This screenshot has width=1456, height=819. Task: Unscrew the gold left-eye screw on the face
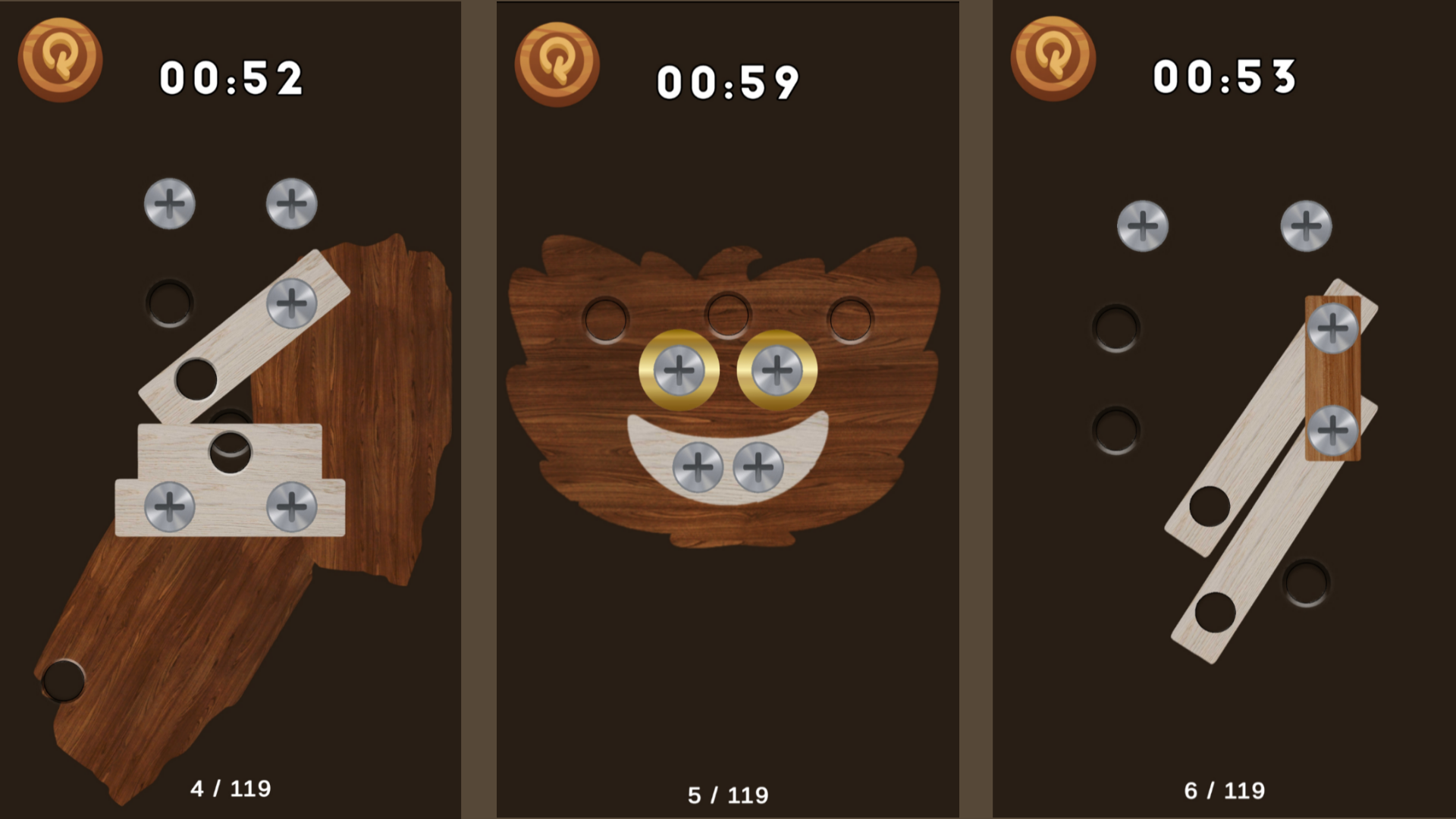coord(680,371)
